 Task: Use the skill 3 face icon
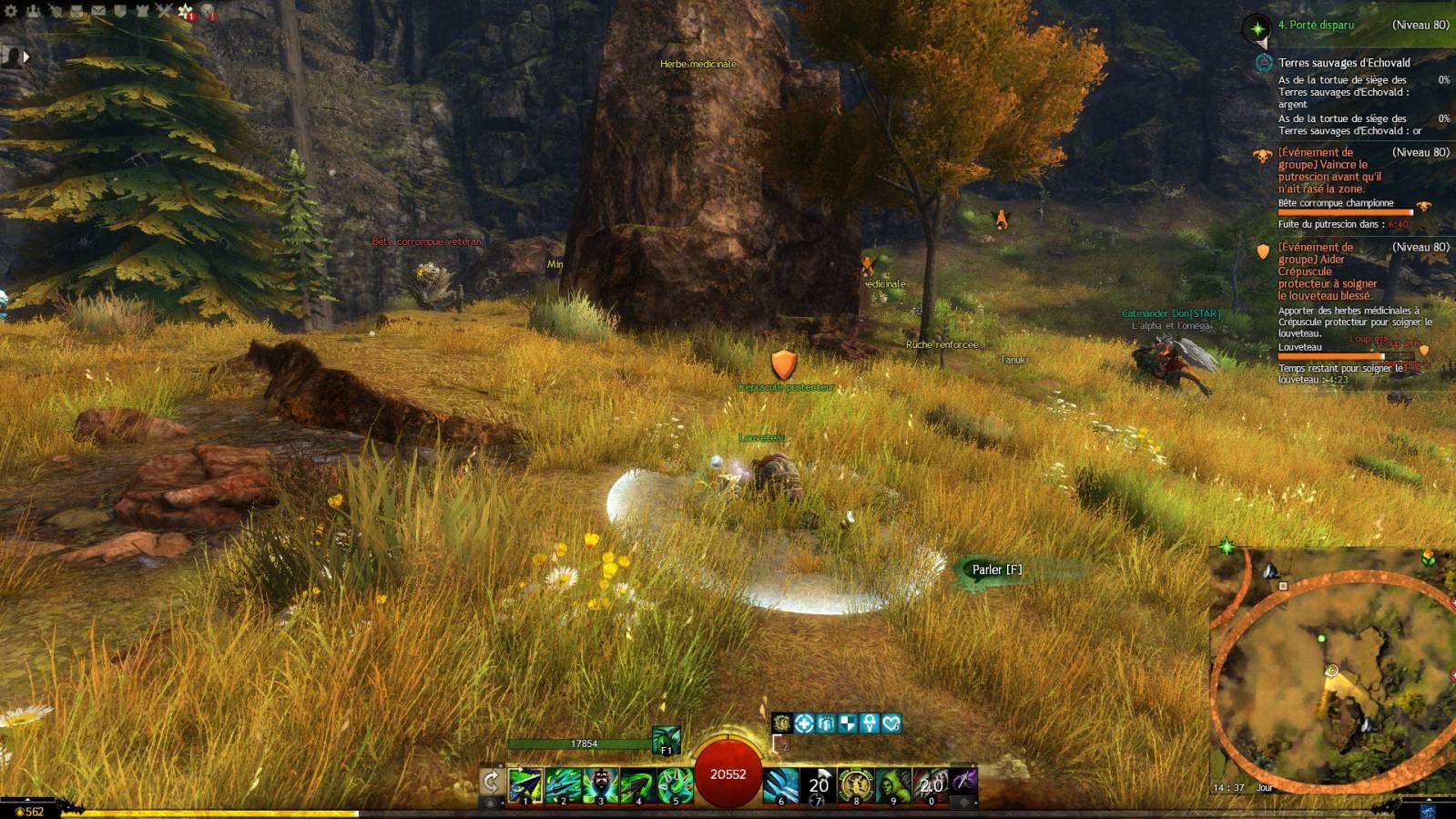click(x=600, y=784)
